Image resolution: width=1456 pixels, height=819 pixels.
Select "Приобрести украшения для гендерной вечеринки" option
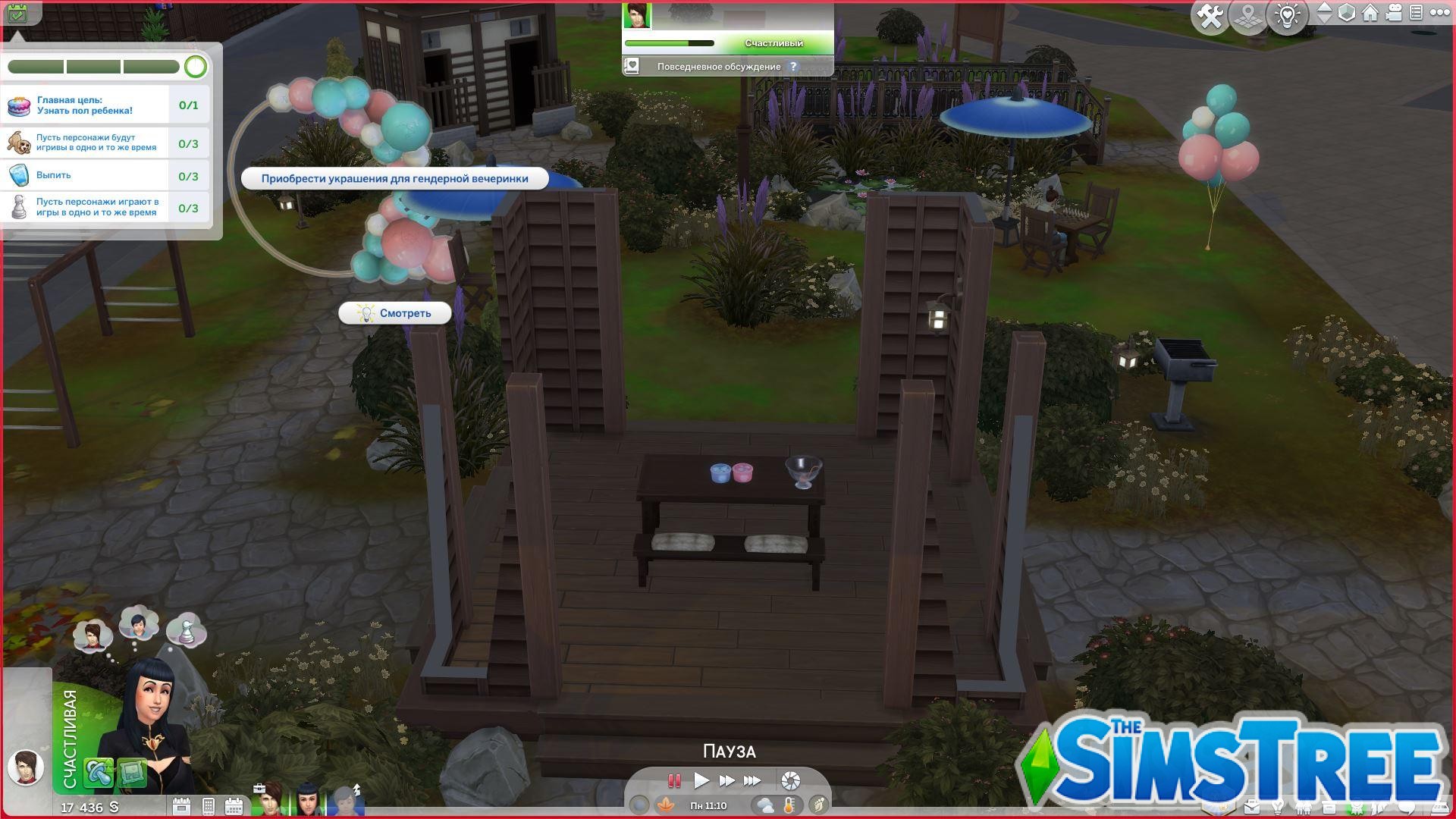click(394, 178)
